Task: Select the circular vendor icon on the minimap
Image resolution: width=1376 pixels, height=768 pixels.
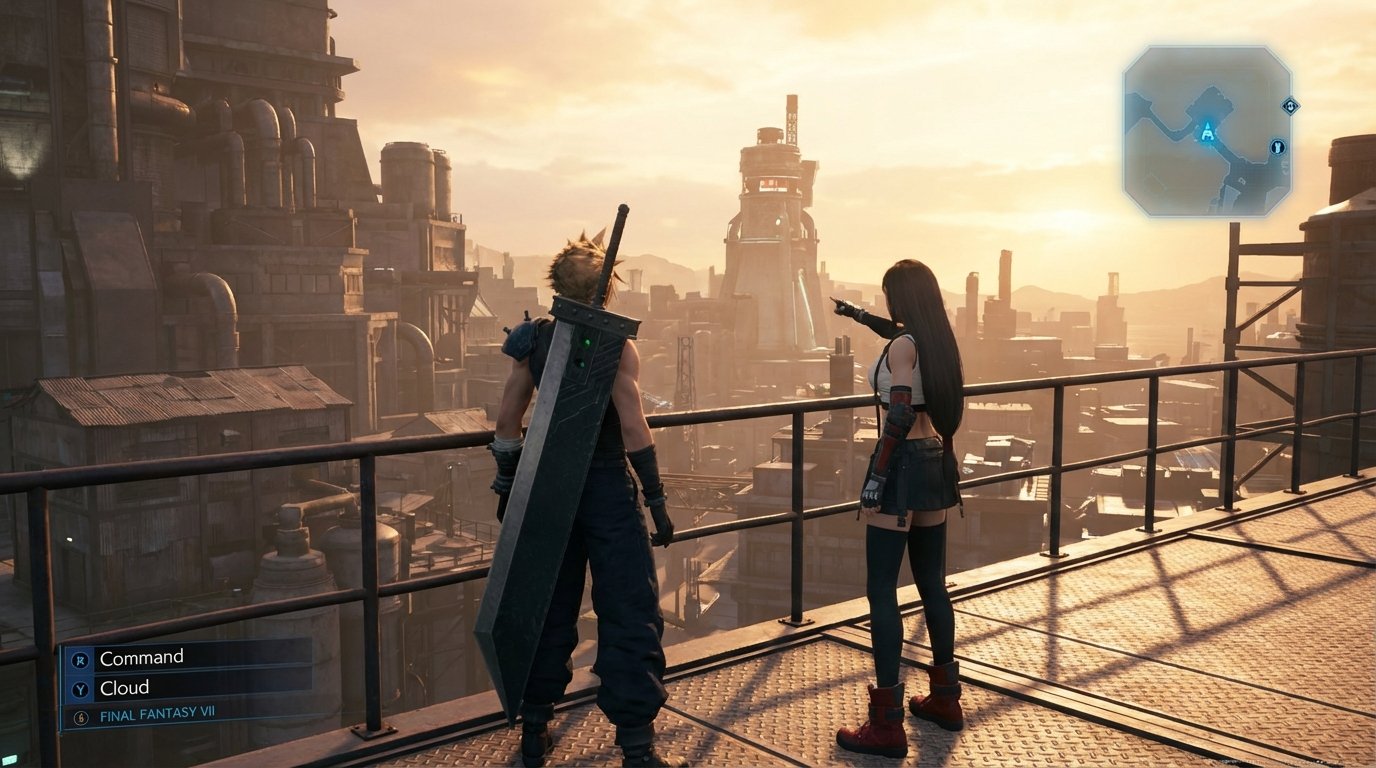Action: click(x=1278, y=147)
